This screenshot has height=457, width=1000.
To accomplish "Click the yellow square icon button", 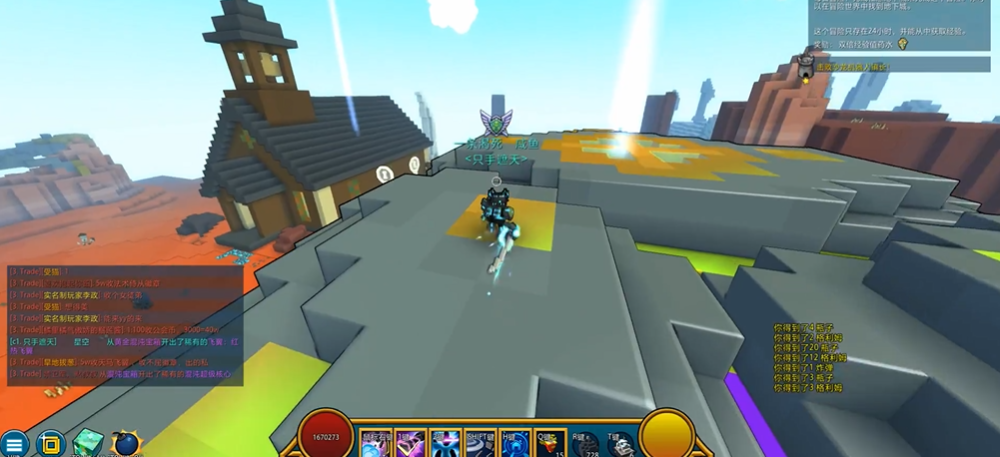I will click(49, 444).
